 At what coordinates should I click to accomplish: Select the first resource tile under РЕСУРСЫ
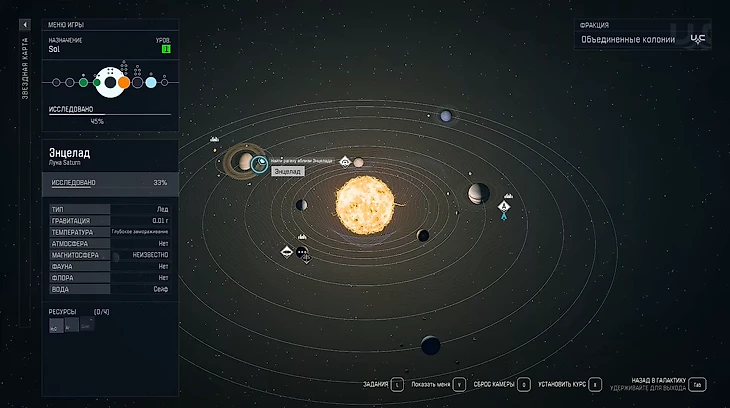[55, 325]
